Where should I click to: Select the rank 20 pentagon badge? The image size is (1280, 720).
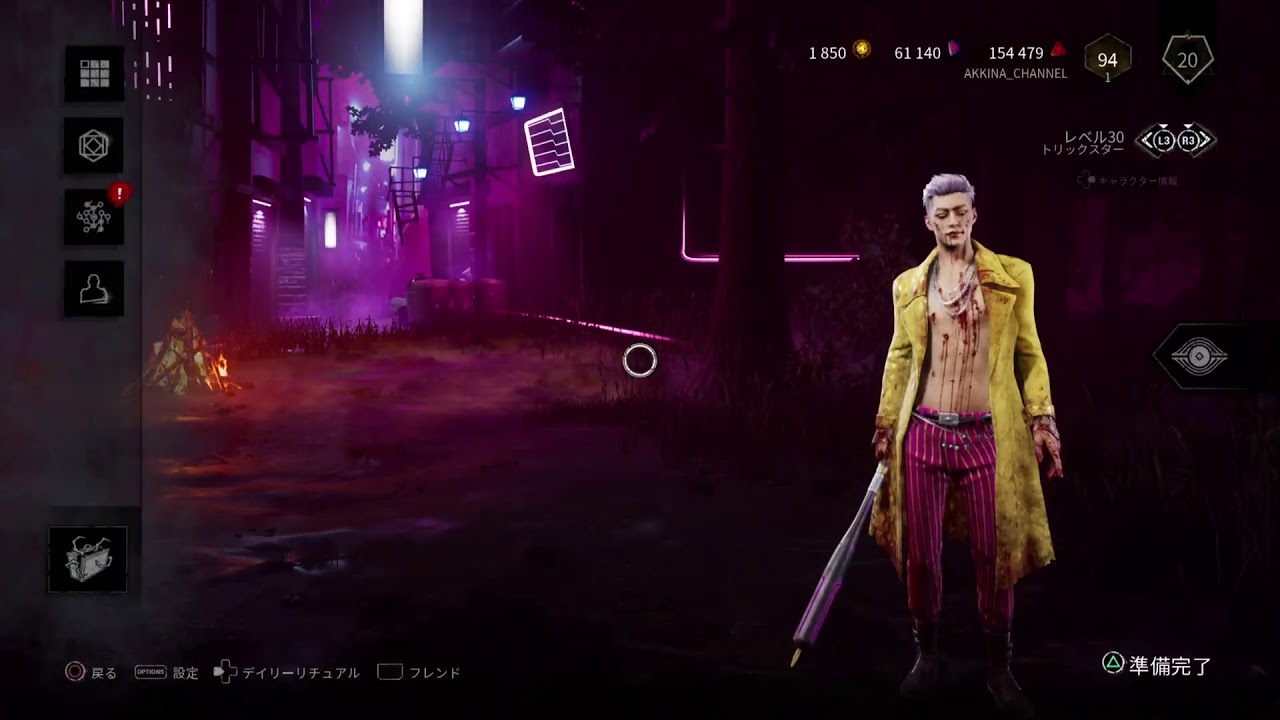(x=1187, y=60)
